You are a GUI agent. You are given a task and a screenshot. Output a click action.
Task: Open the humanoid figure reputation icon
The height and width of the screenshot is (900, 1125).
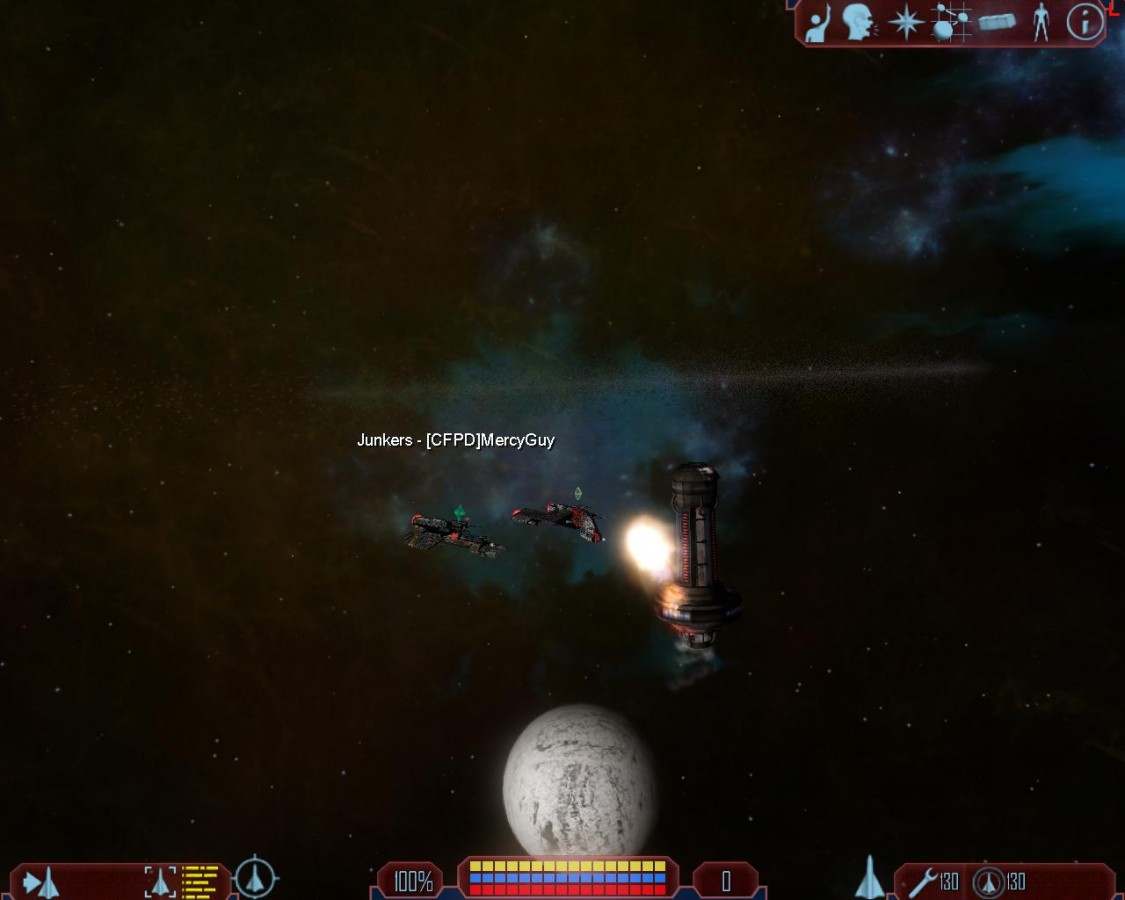(1041, 22)
